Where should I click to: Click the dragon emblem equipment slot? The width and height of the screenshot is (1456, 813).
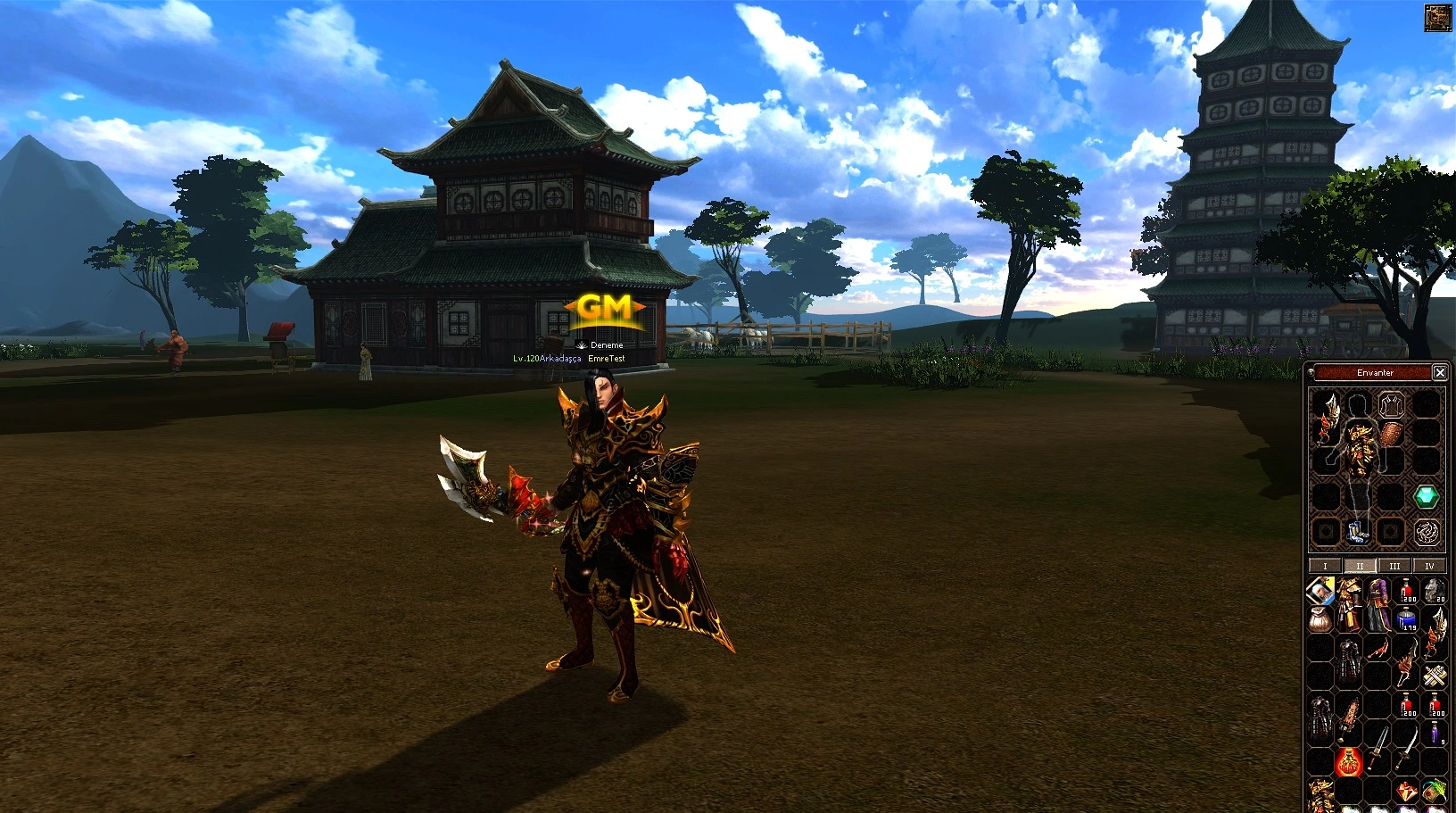[x=1426, y=532]
